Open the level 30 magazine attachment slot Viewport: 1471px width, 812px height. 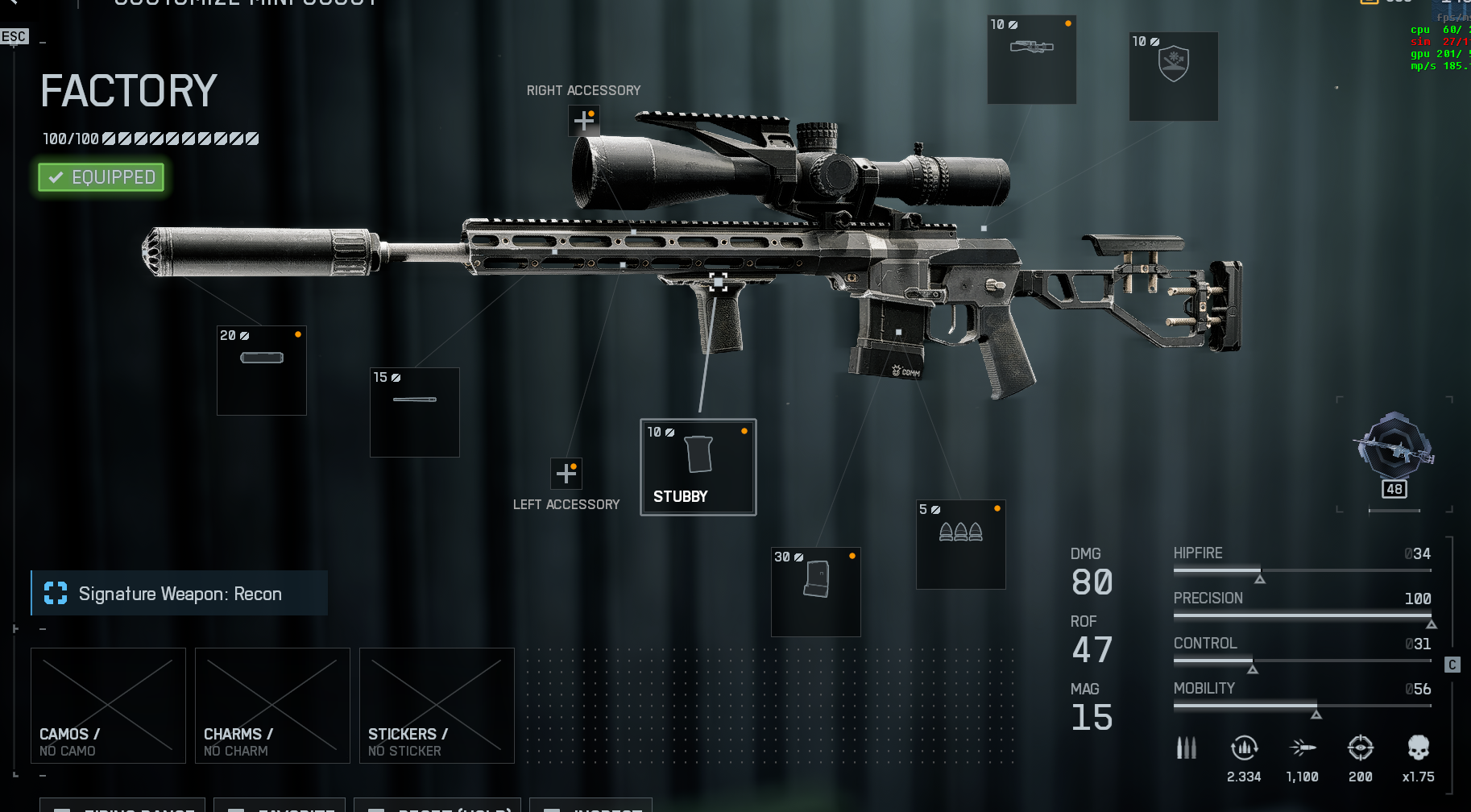(x=815, y=591)
